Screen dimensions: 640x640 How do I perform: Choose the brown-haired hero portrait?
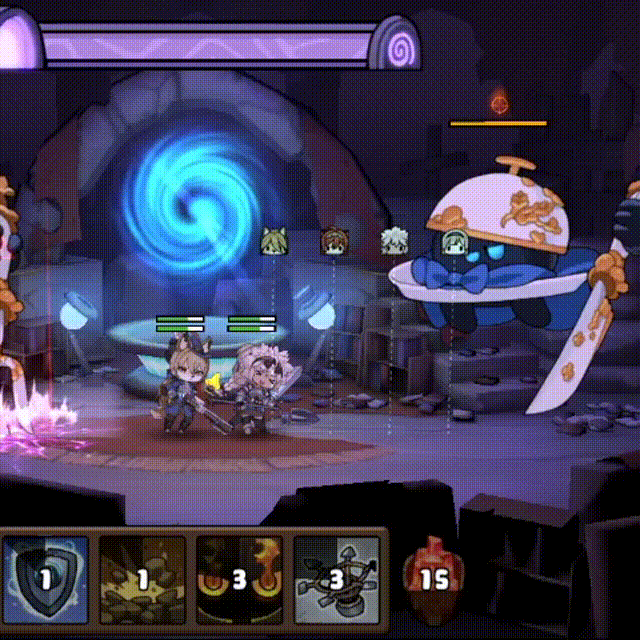click(333, 241)
